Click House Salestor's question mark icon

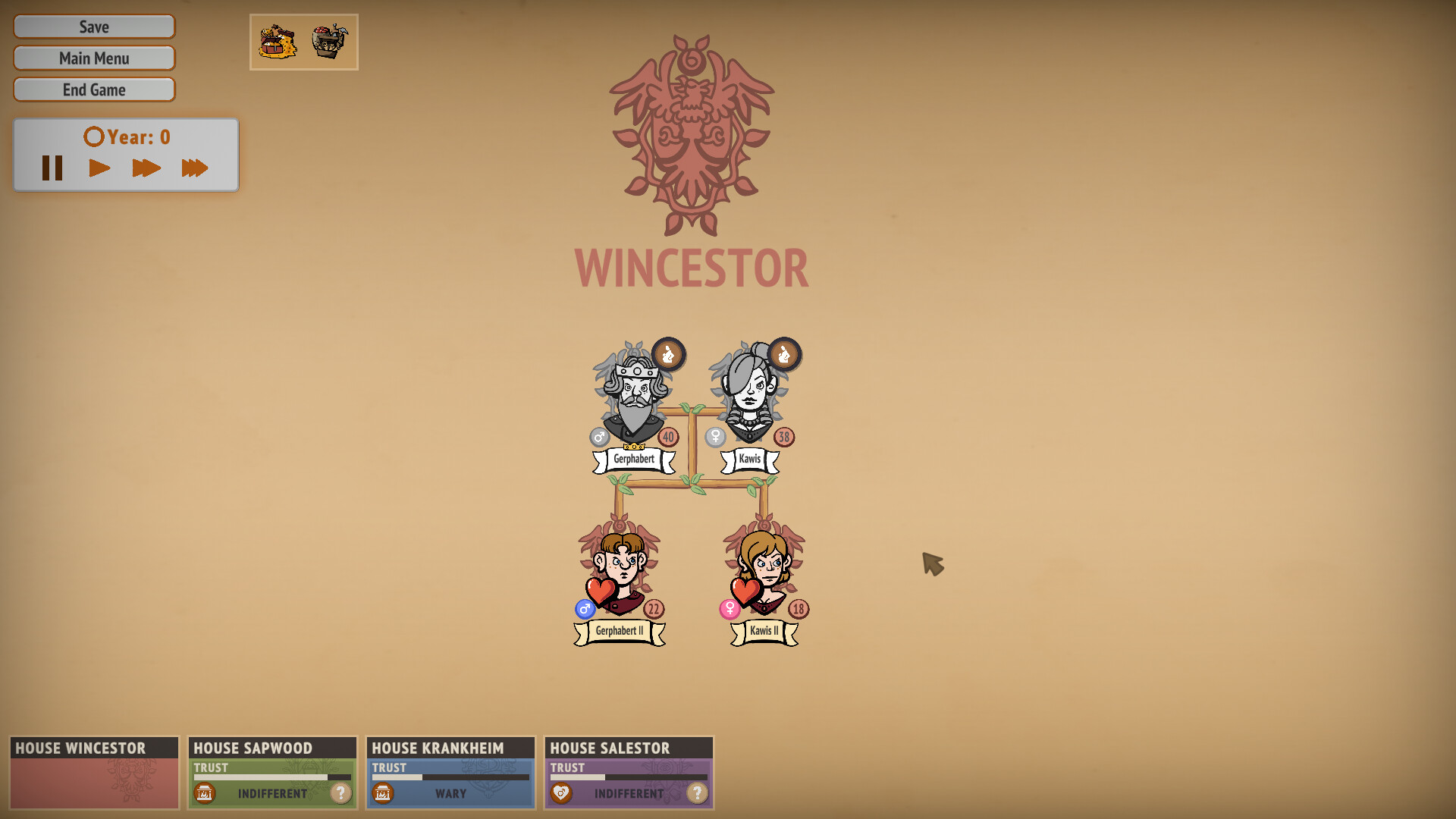click(x=697, y=793)
